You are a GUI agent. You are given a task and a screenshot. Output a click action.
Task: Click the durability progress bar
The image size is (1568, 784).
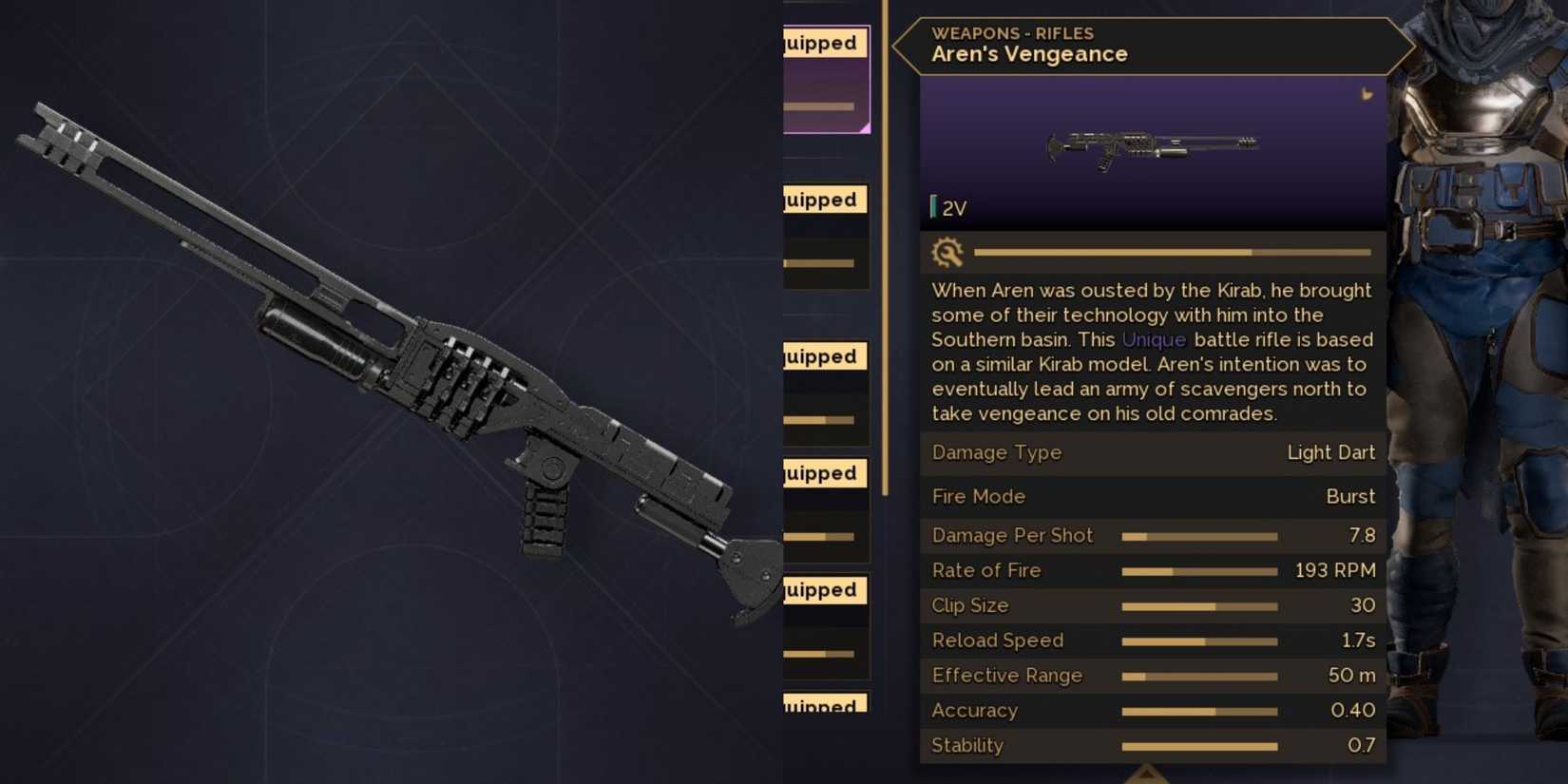tap(1174, 252)
